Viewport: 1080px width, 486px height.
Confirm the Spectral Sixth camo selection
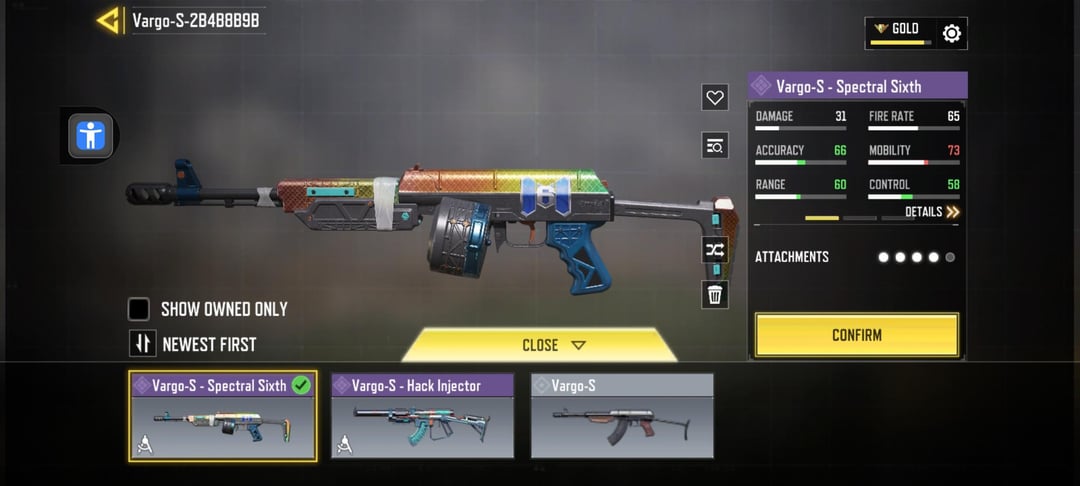click(x=856, y=335)
